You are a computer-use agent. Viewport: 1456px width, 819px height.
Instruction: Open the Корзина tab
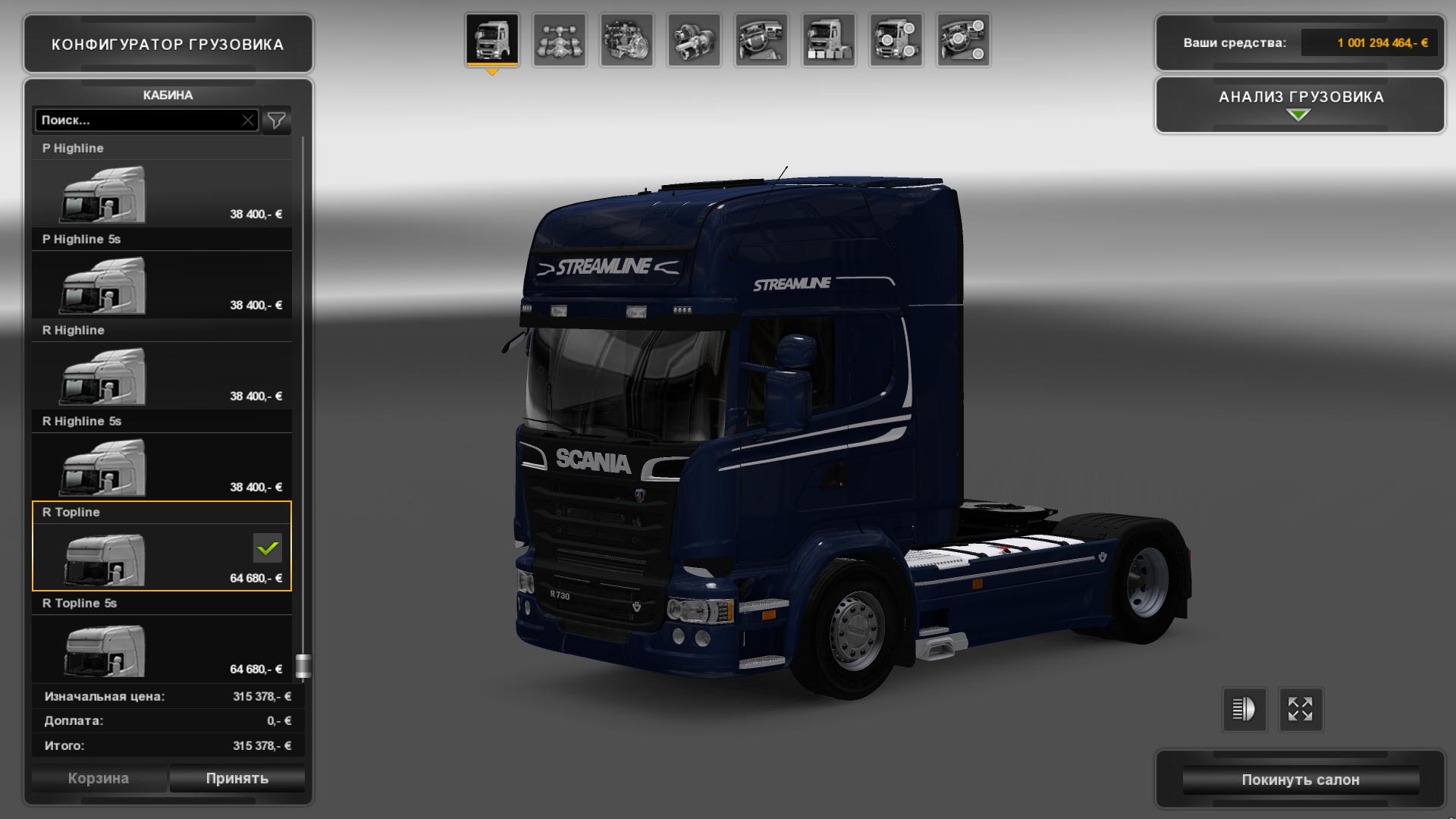(99, 778)
